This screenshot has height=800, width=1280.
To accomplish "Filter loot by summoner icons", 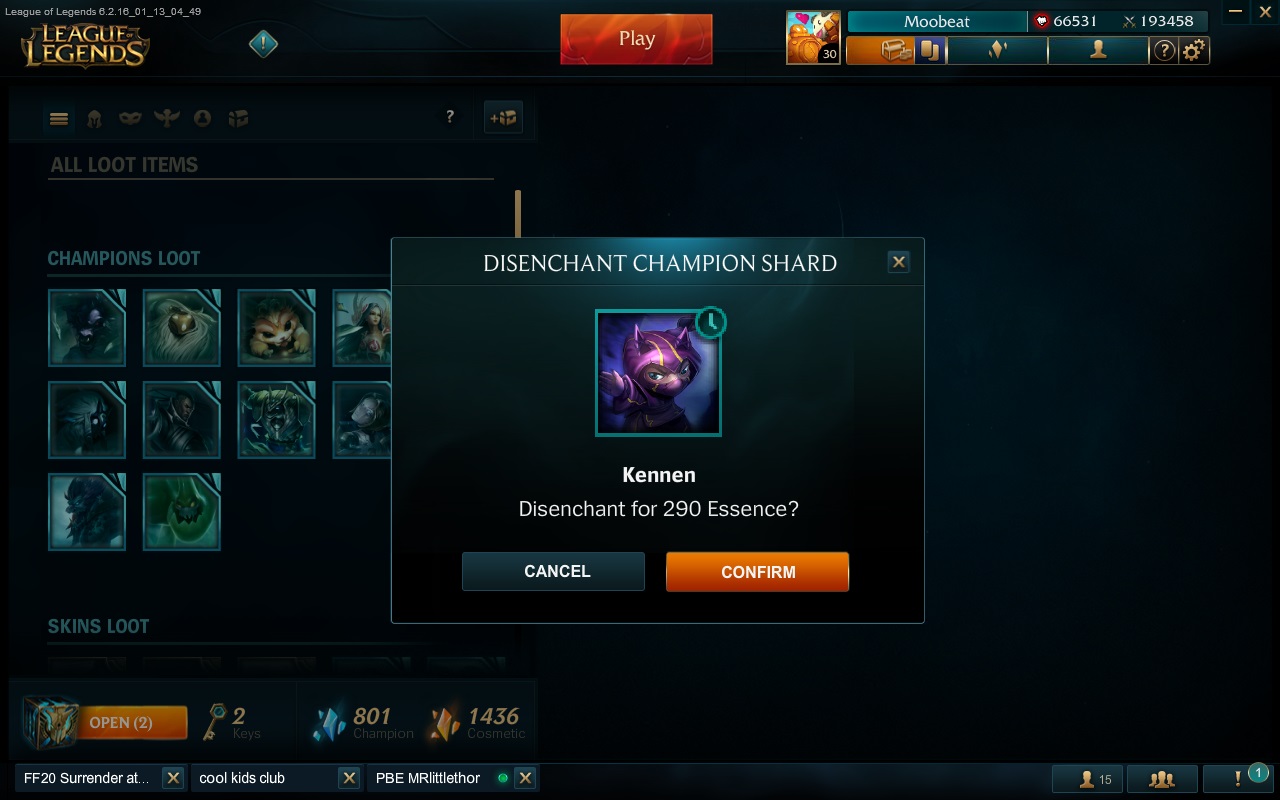I will (203, 118).
